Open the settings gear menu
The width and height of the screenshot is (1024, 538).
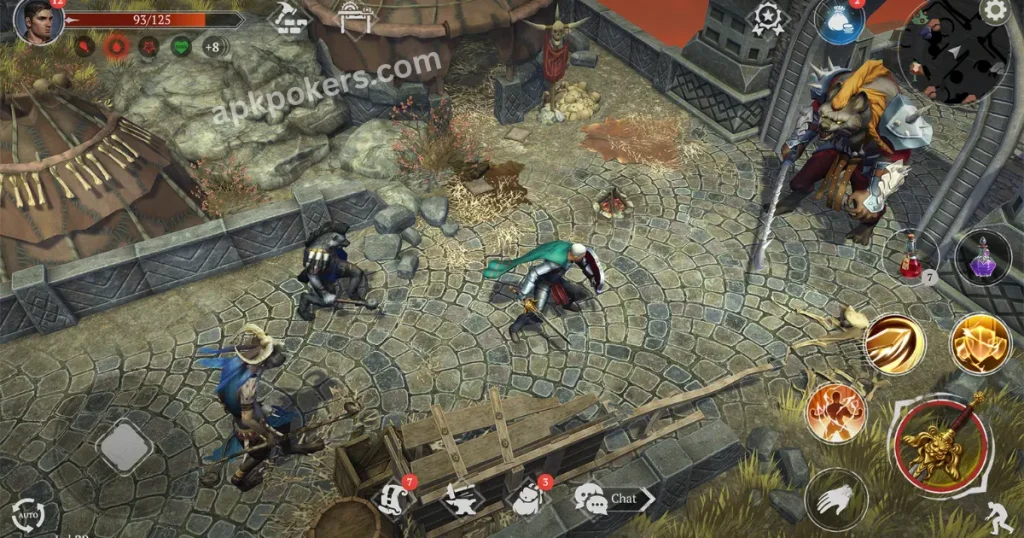993,11
